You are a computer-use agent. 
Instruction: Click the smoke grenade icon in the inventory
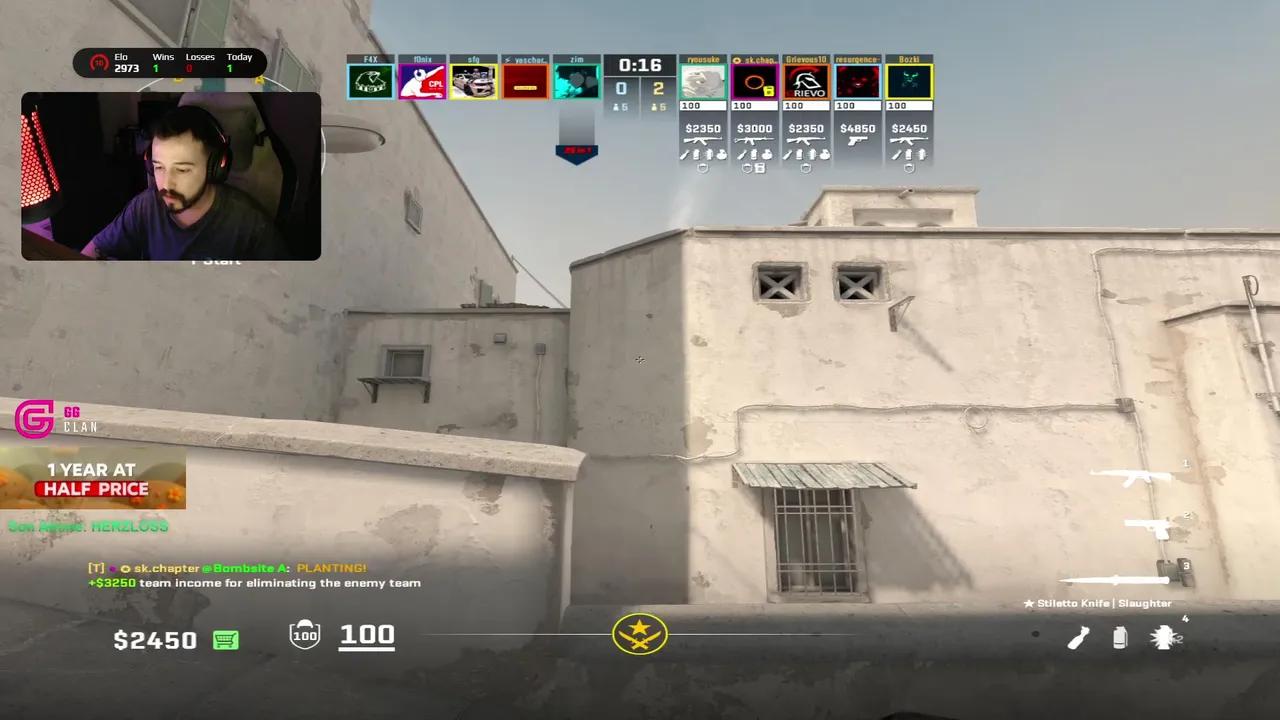click(x=1119, y=637)
